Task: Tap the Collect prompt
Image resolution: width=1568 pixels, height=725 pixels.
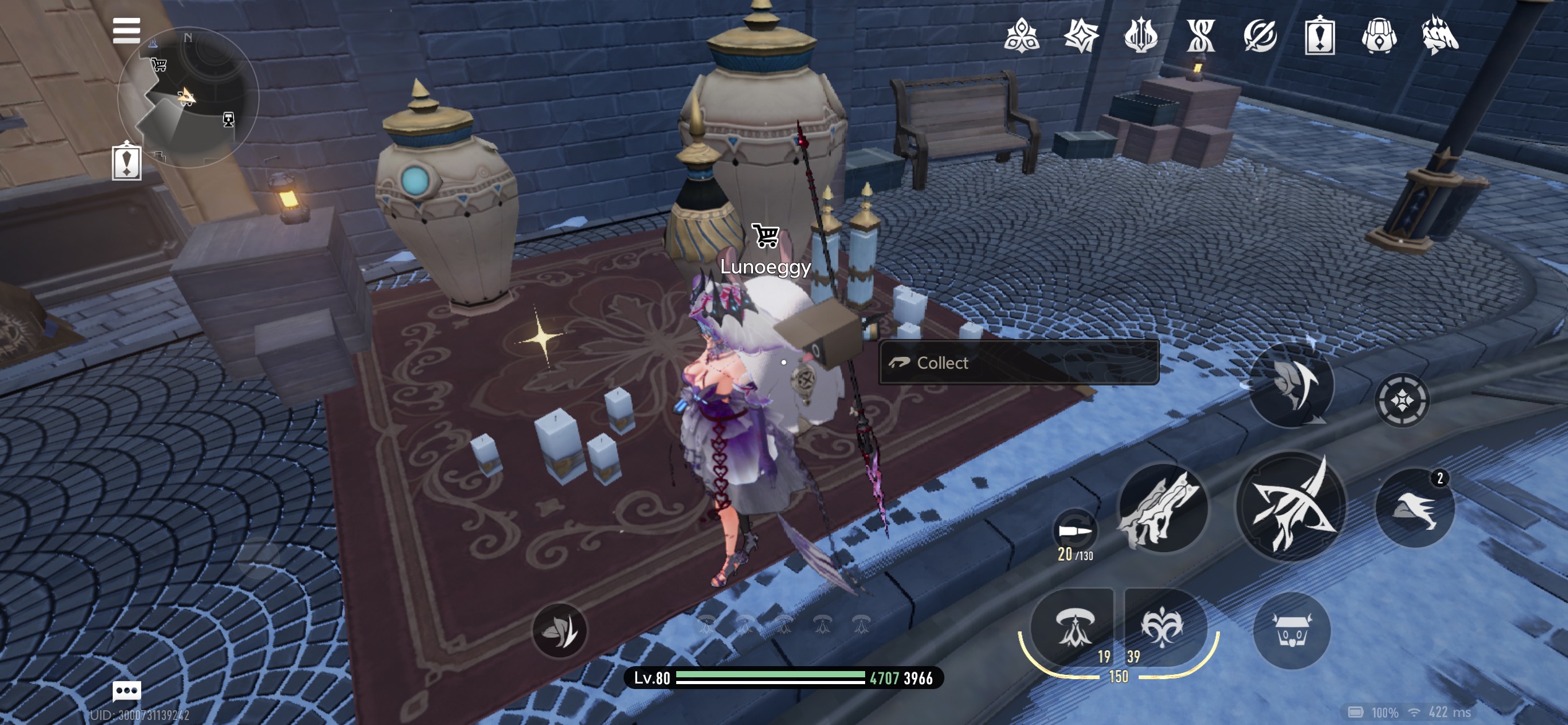Action: pos(1018,362)
